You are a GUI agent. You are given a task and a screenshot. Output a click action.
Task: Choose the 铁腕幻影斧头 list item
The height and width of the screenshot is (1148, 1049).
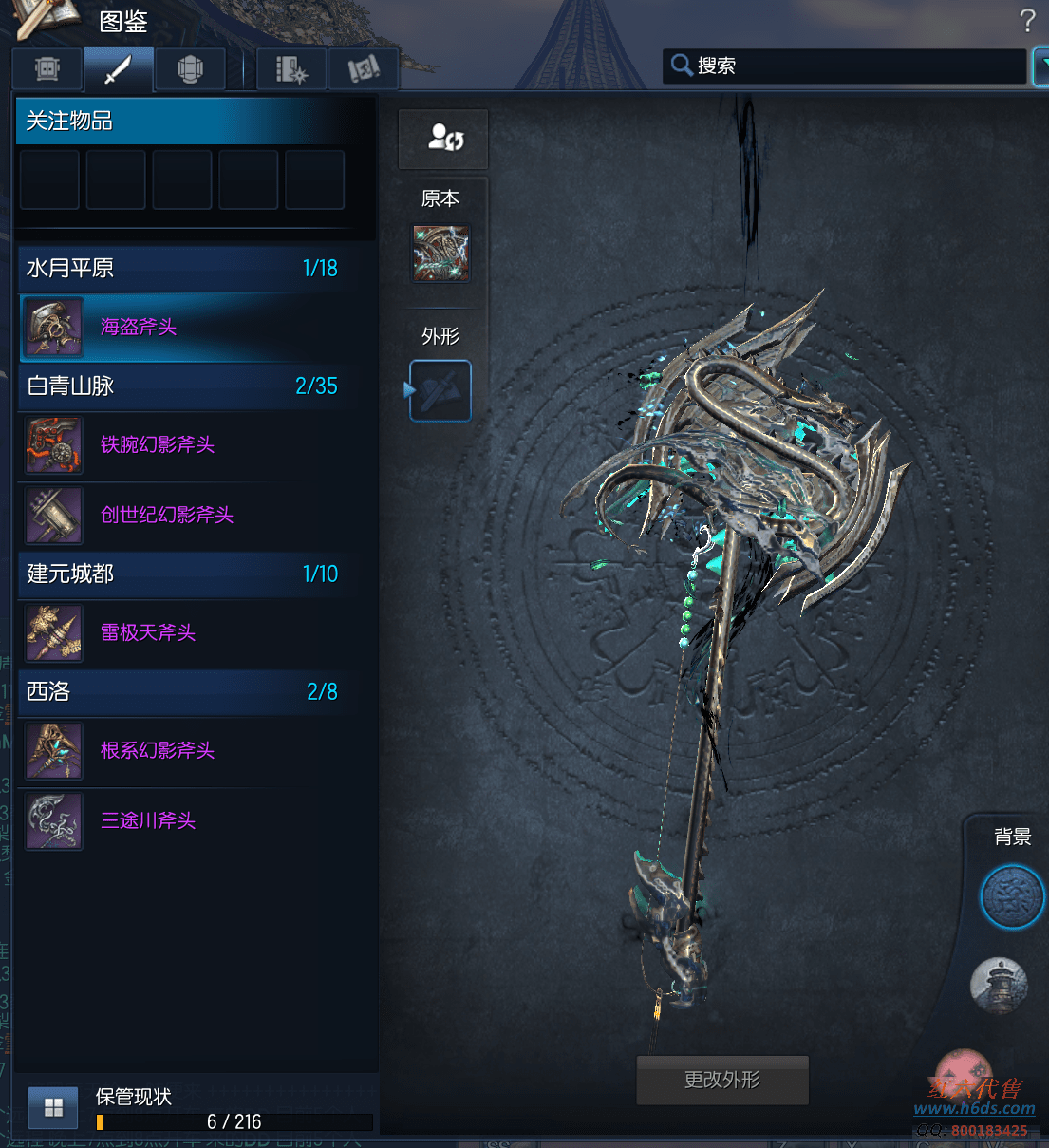click(158, 445)
